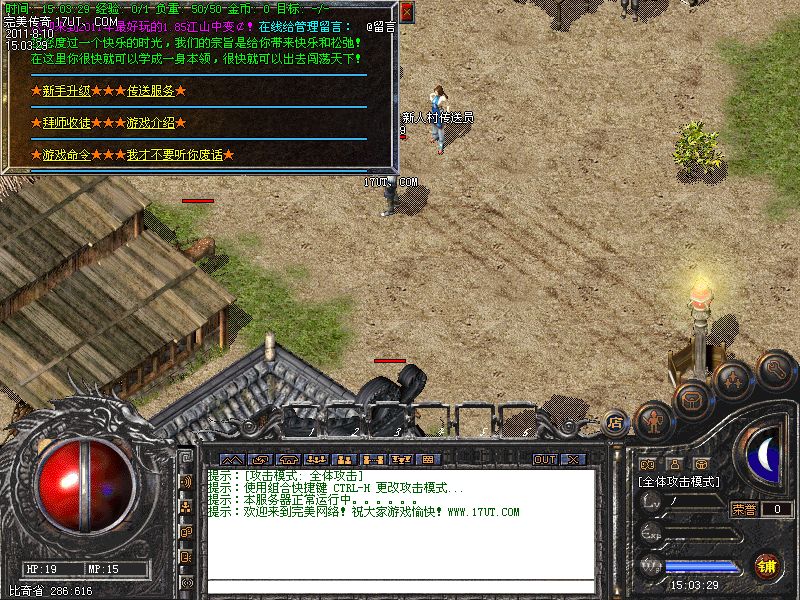Click the orange 铺 stall button
Image resolution: width=800 pixels, height=600 pixels.
767,565
